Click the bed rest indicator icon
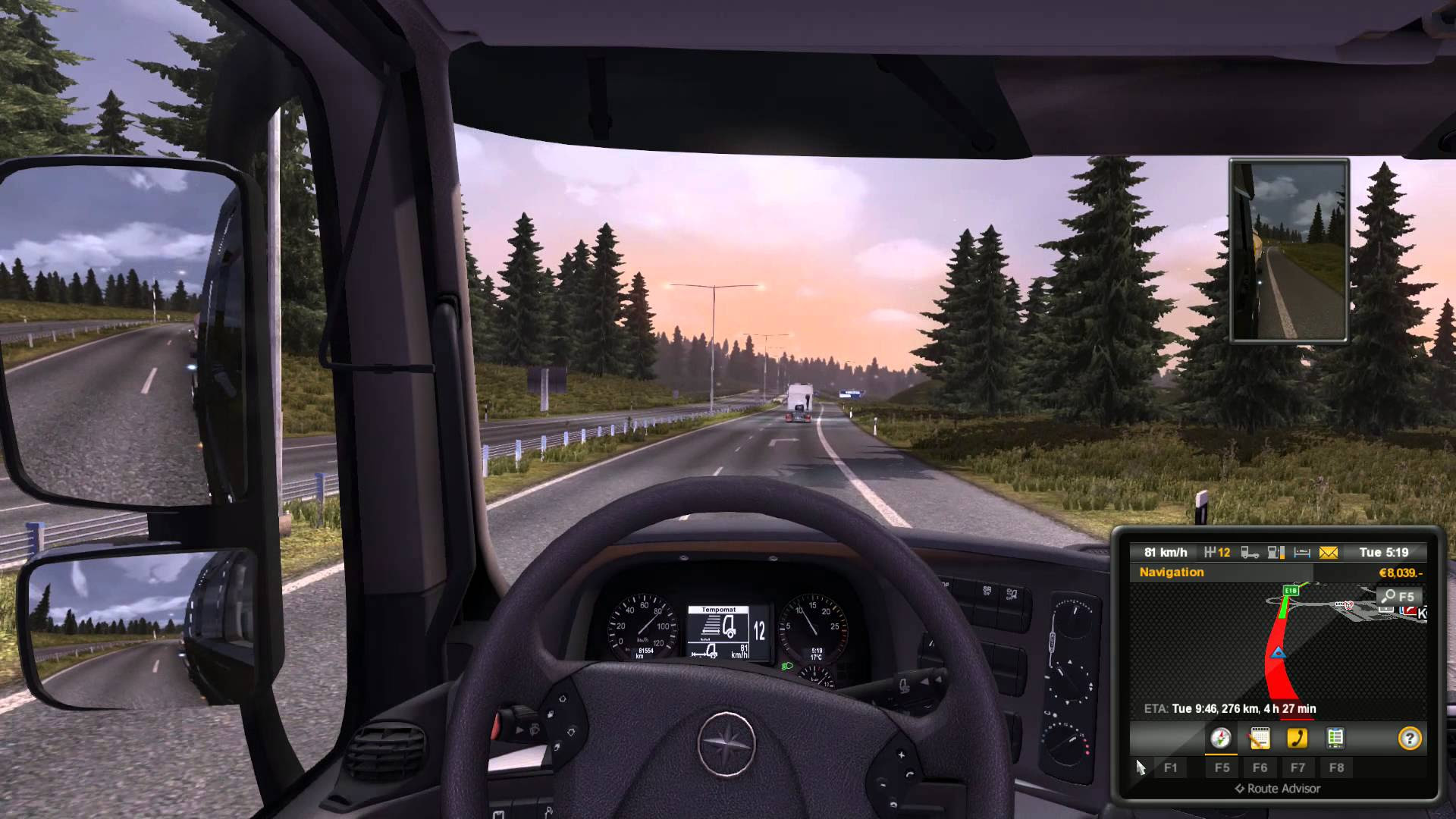This screenshot has width=1456, height=819. pyautogui.click(x=1302, y=553)
